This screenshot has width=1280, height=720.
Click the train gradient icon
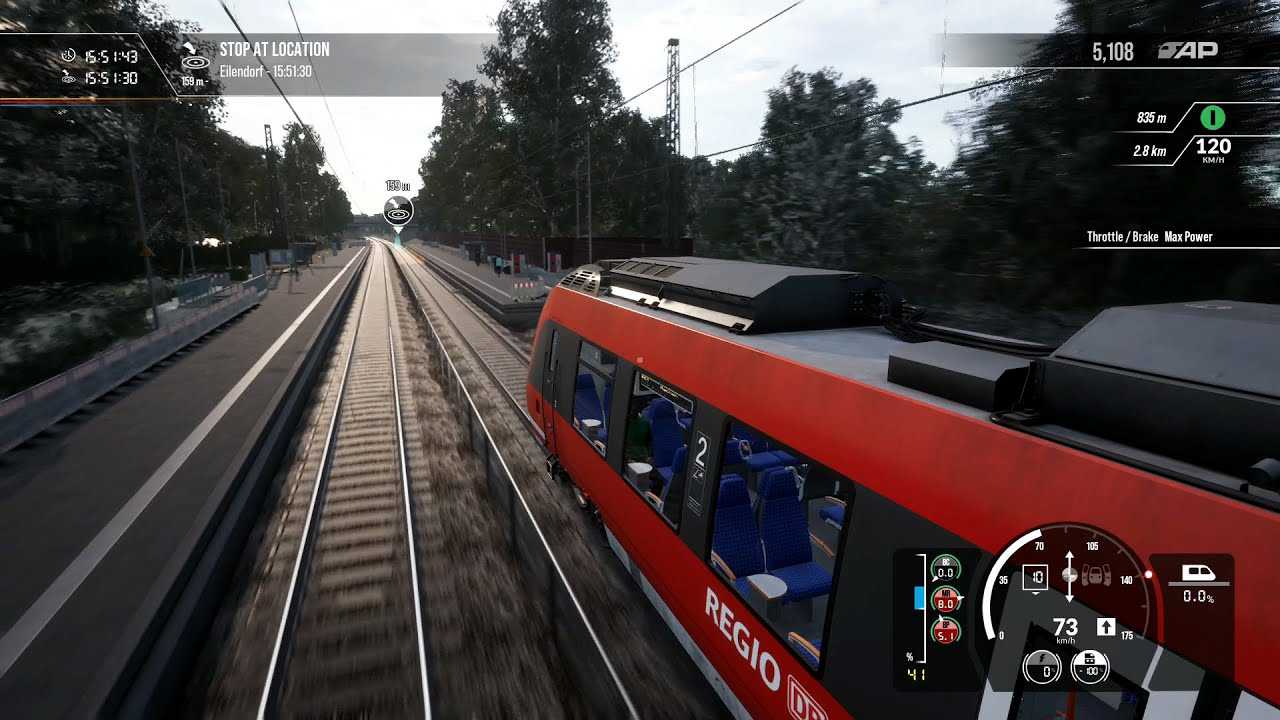pos(1198,573)
